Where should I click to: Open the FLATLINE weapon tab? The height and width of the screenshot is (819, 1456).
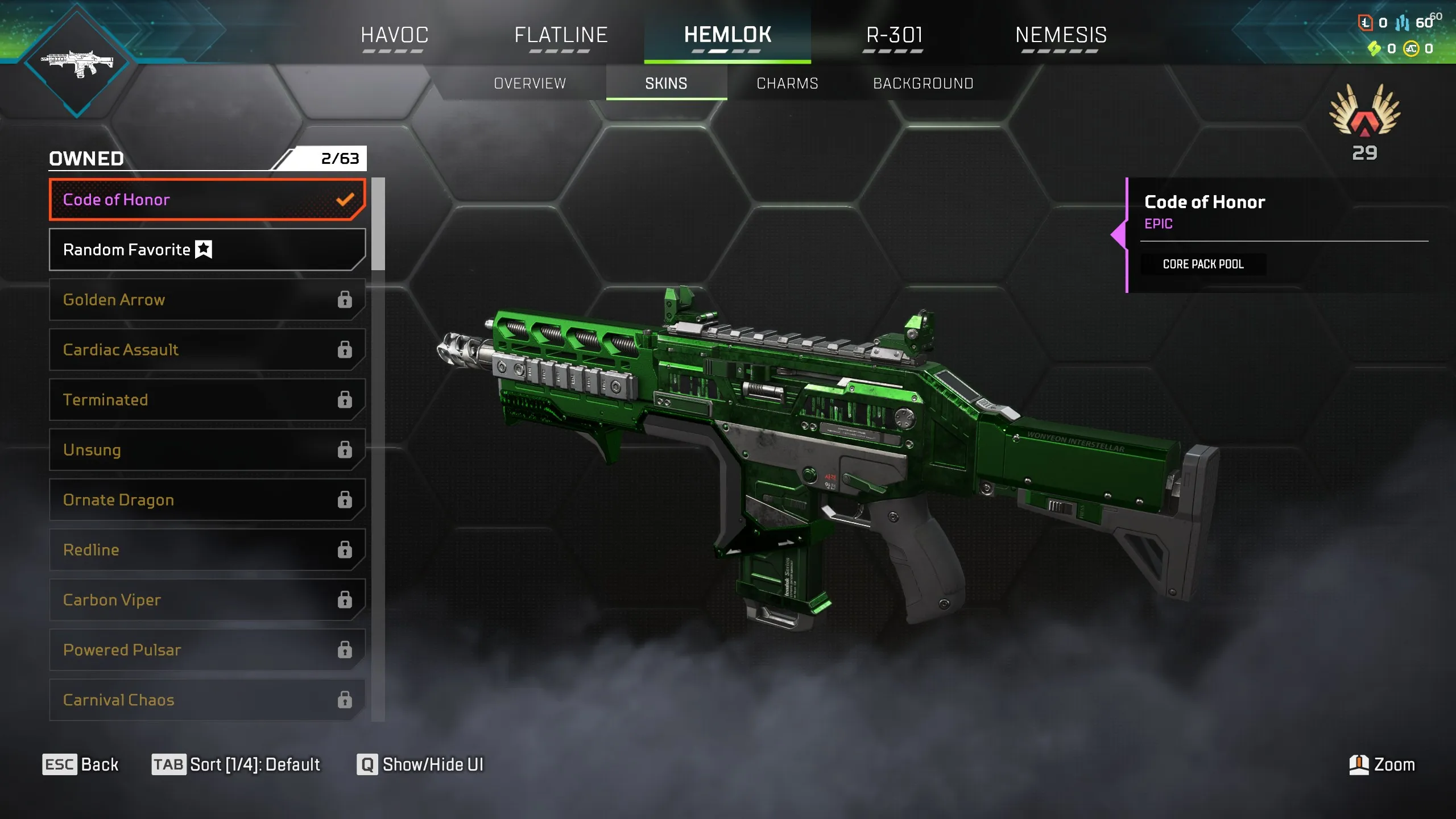(x=561, y=35)
